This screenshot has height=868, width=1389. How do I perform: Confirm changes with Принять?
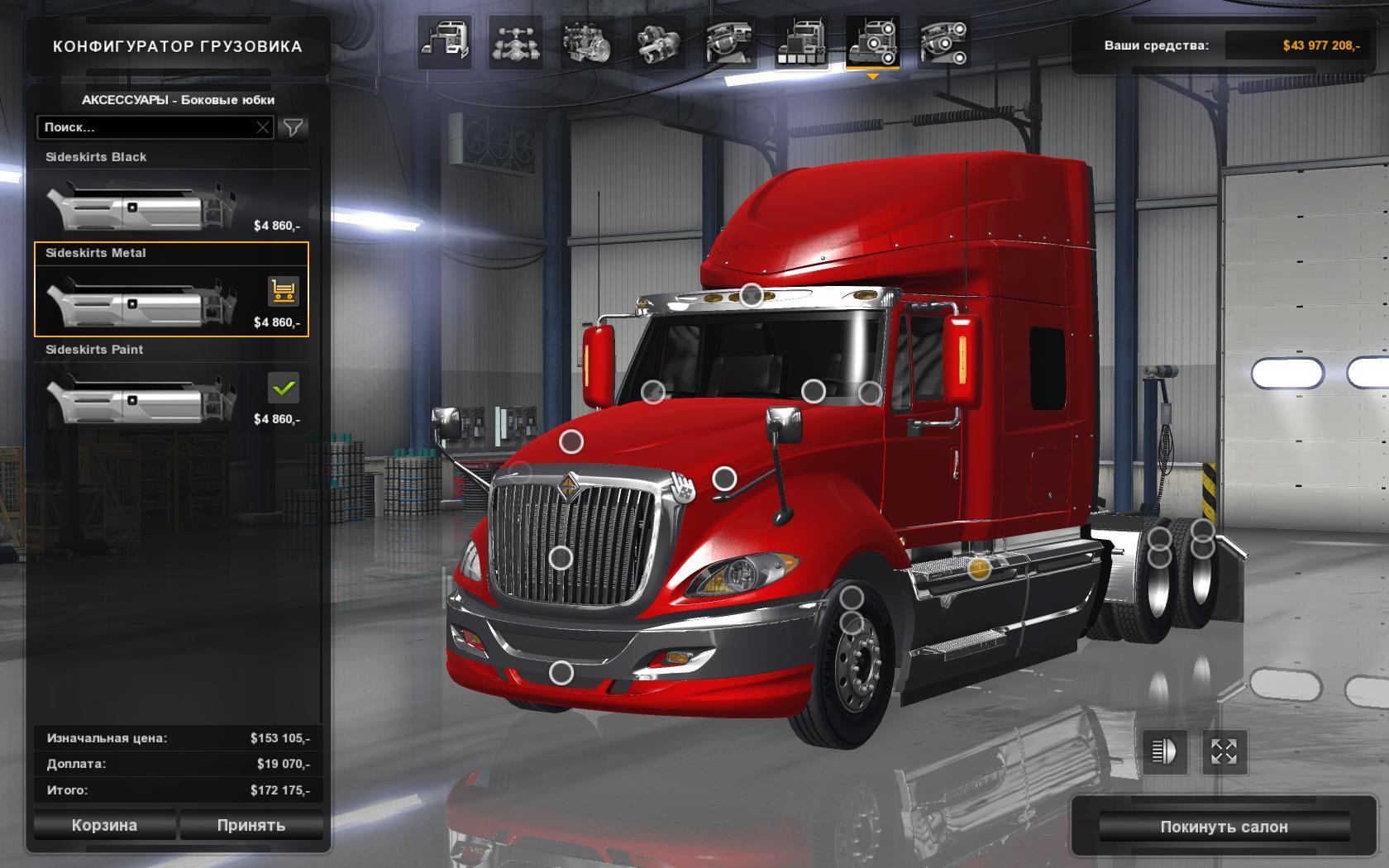pos(251,825)
